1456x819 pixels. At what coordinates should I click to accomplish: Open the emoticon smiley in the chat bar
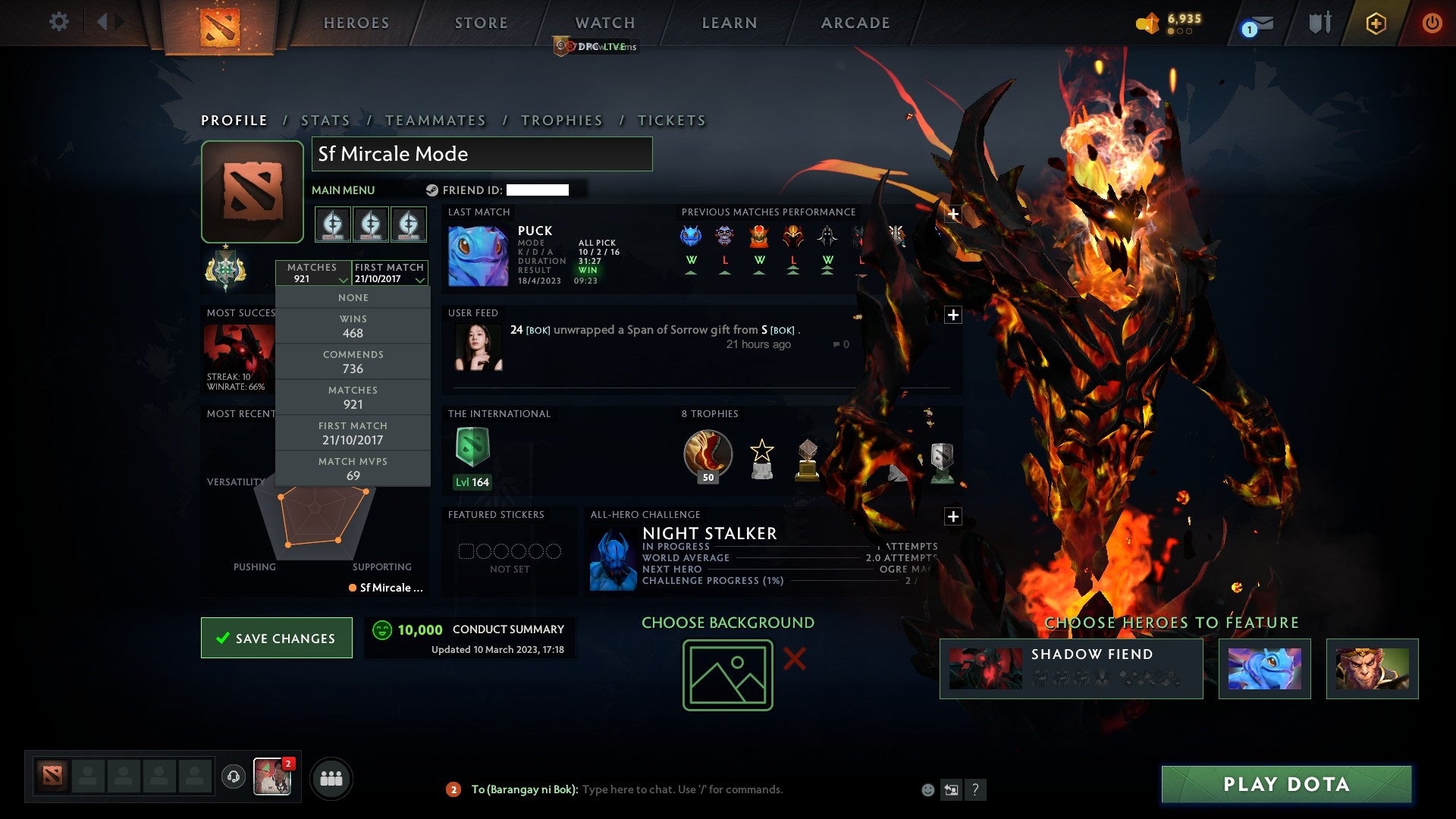(928, 789)
